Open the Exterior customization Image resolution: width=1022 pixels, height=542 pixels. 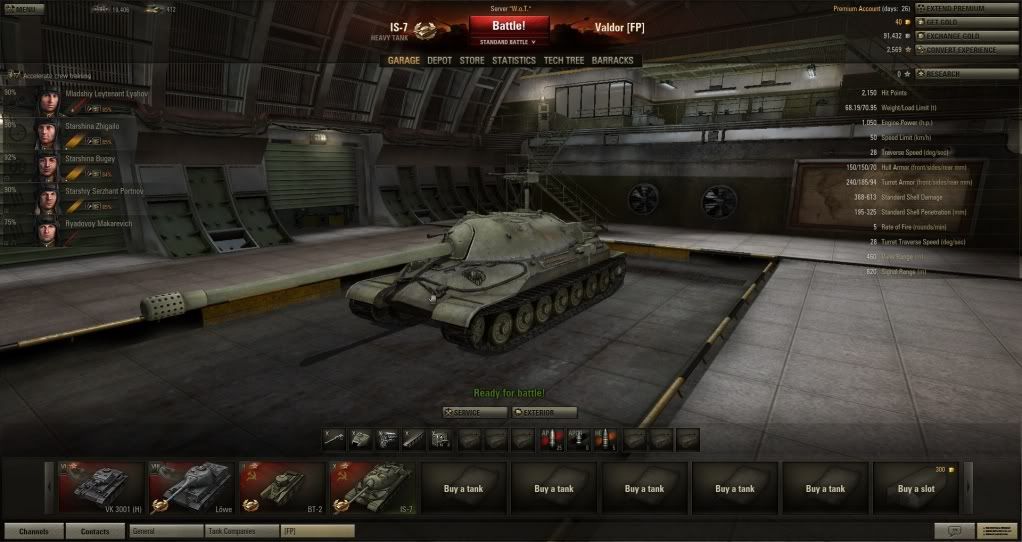pos(545,412)
